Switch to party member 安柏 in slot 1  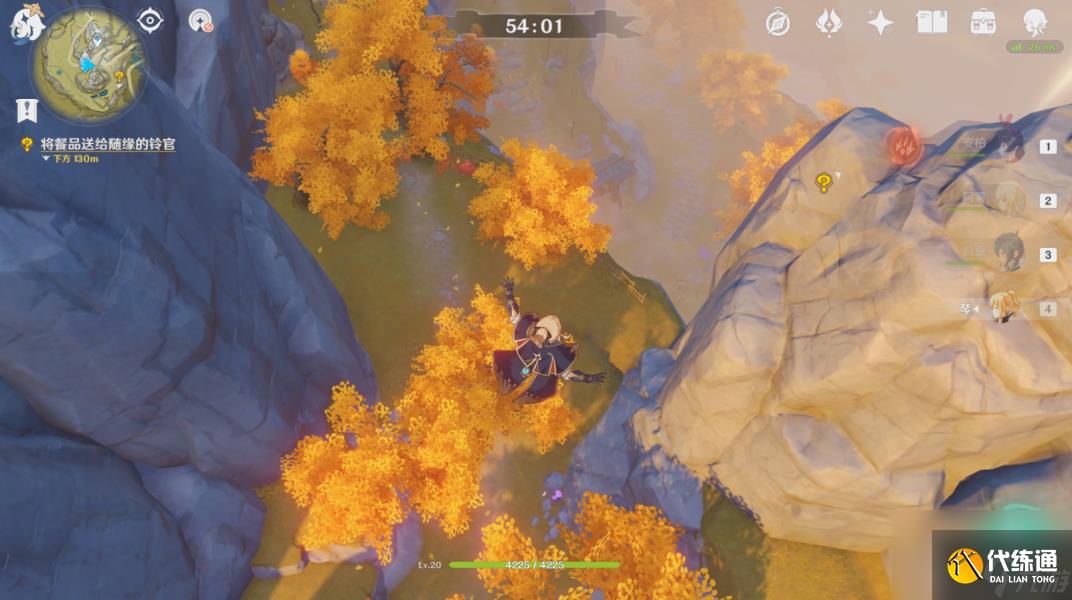coord(1008,146)
